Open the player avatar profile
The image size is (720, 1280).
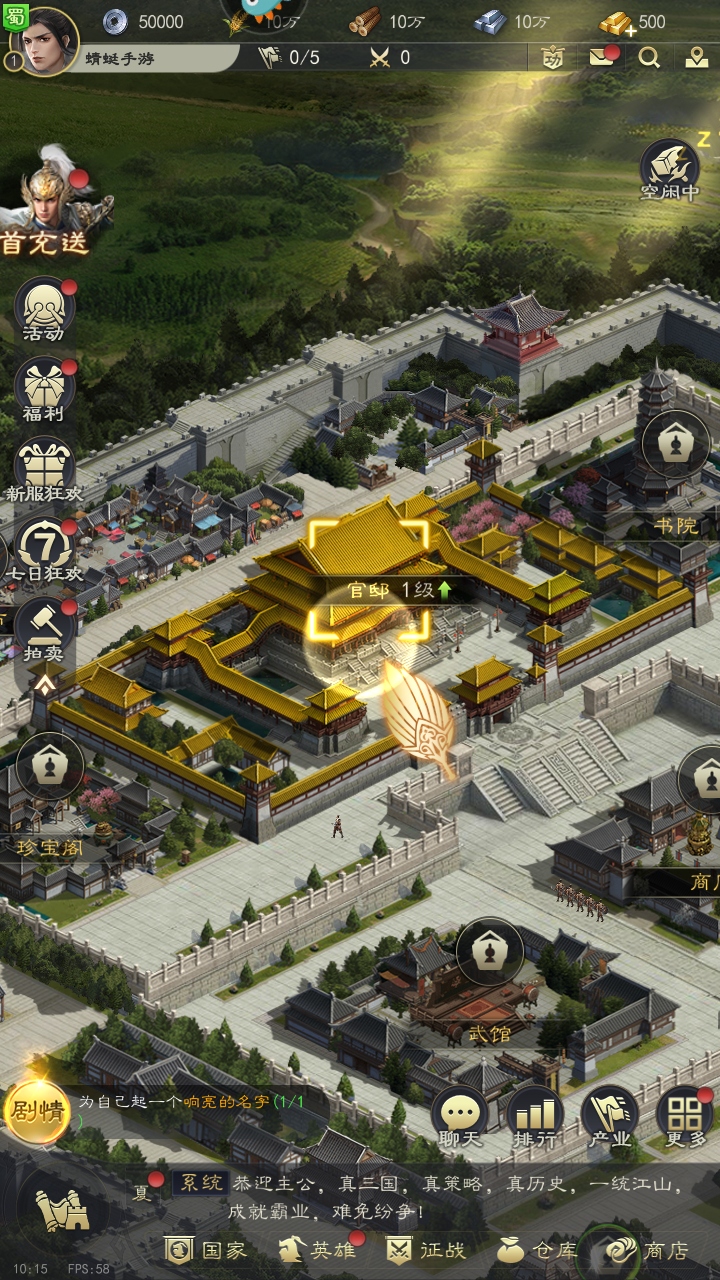(x=46, y=40)
